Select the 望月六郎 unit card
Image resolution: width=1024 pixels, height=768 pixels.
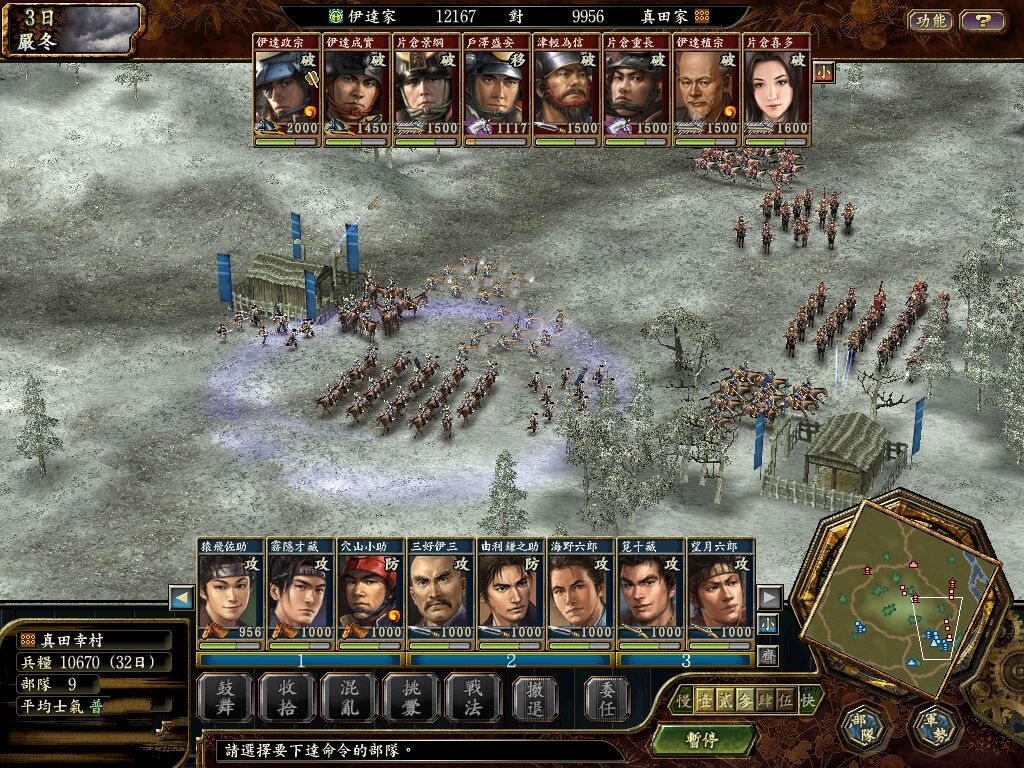point(721,596)
